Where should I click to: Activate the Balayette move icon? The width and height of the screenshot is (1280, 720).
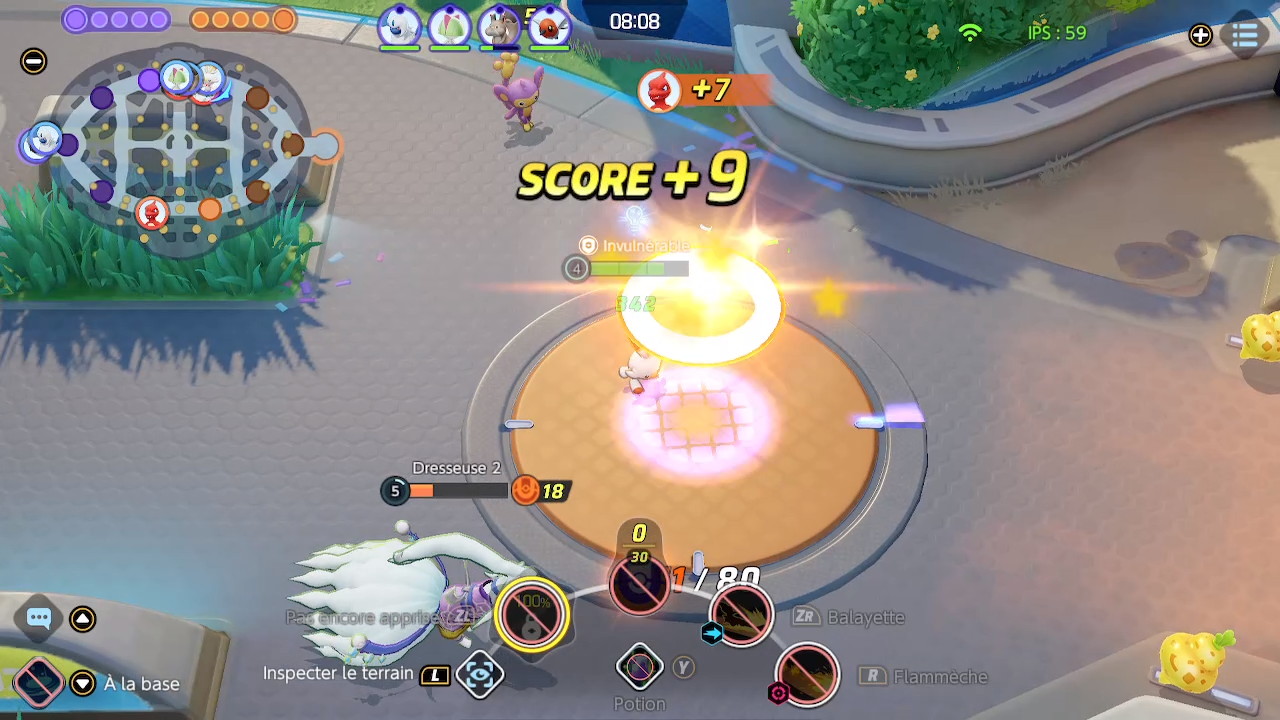point(741,616)
